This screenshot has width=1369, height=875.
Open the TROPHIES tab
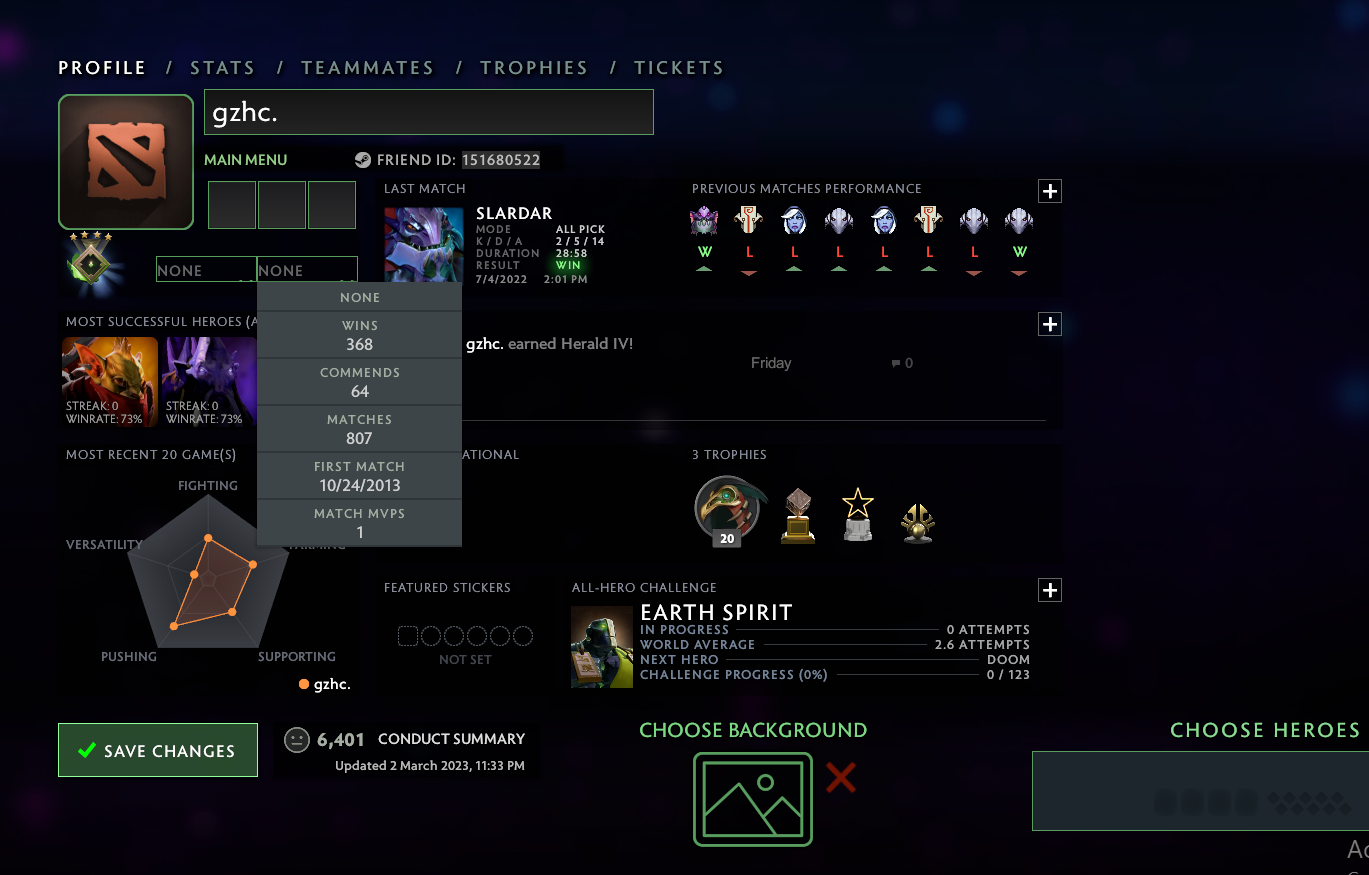click(x=534, y=67)
